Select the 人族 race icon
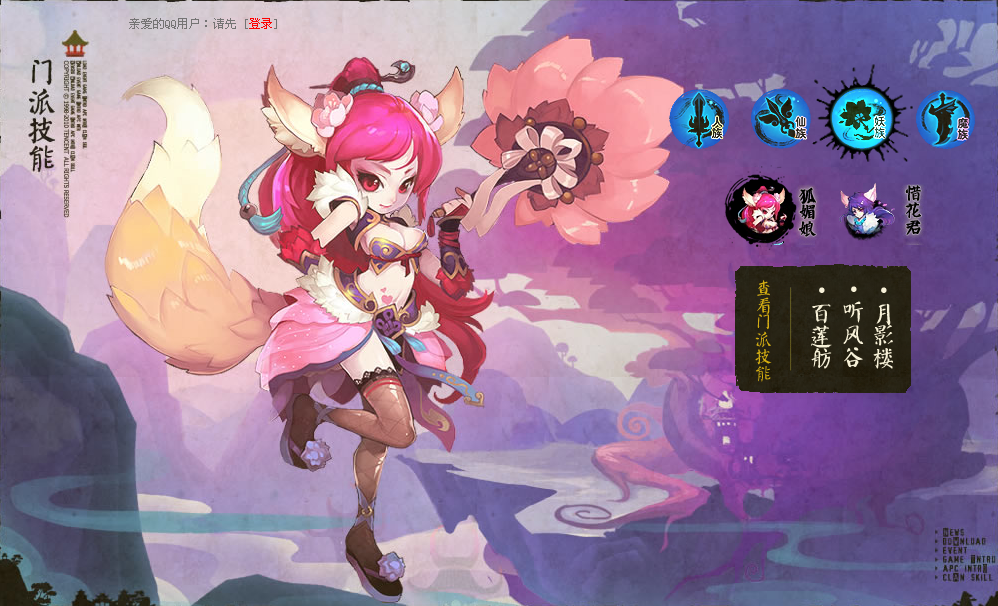The image size is (998, 606). click(699, 118)
